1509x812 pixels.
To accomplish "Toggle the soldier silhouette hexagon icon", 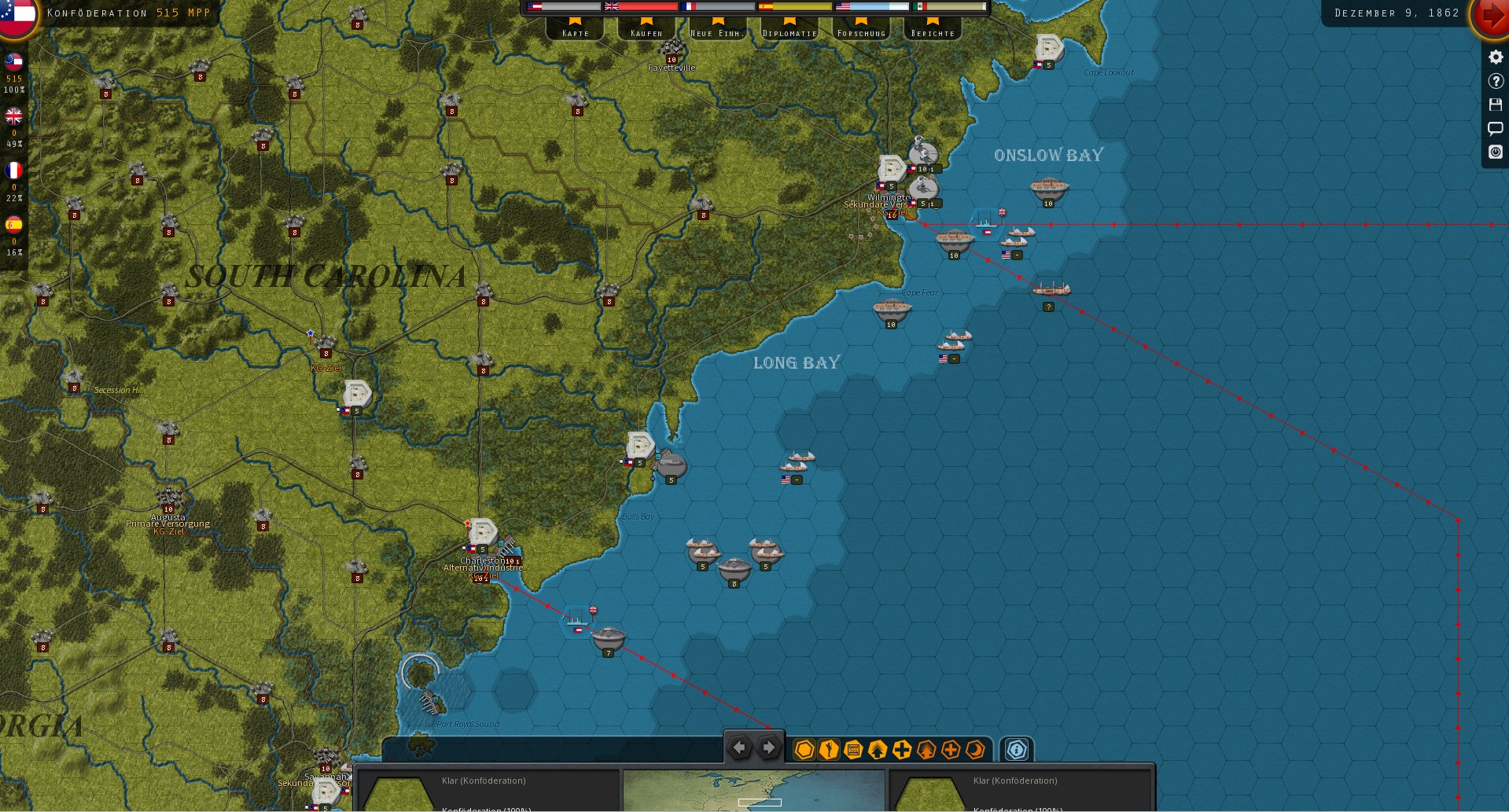I will (x=829, y=750).
